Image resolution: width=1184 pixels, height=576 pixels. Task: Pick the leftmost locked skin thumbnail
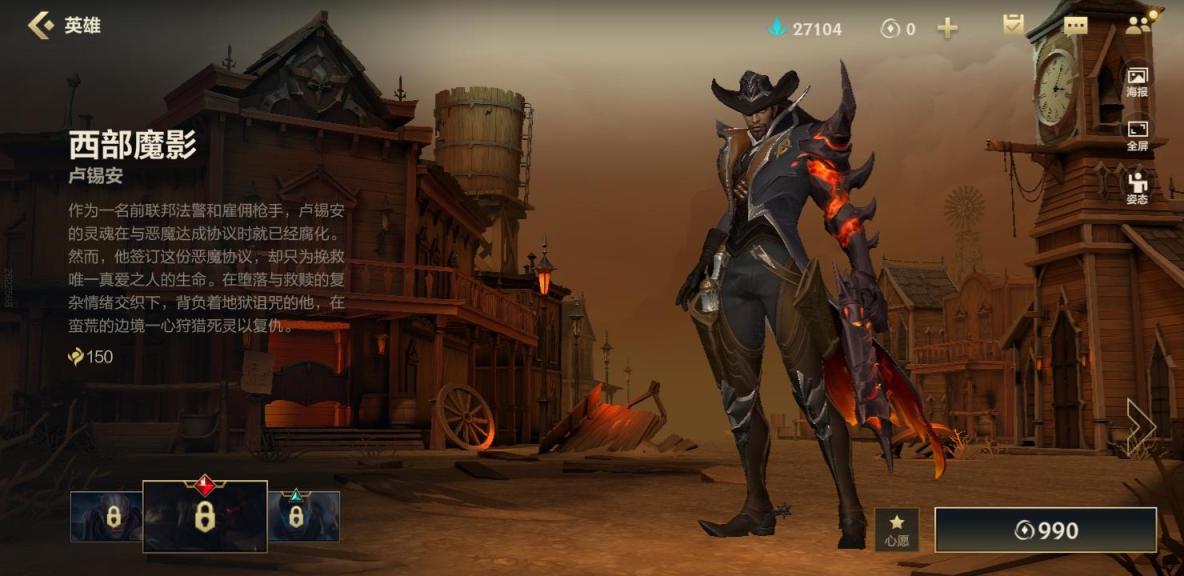coord(107,516)
